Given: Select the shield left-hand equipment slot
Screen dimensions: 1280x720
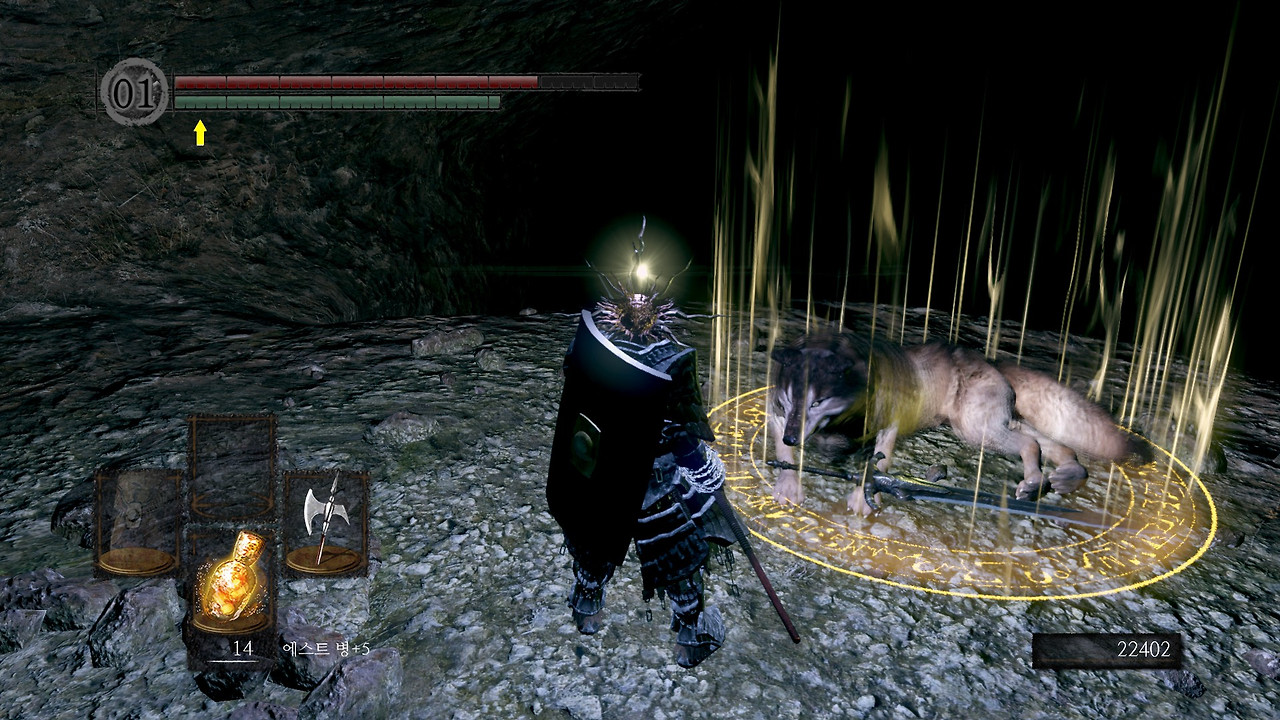Looking at the screenshot, I should pos(138,522).
